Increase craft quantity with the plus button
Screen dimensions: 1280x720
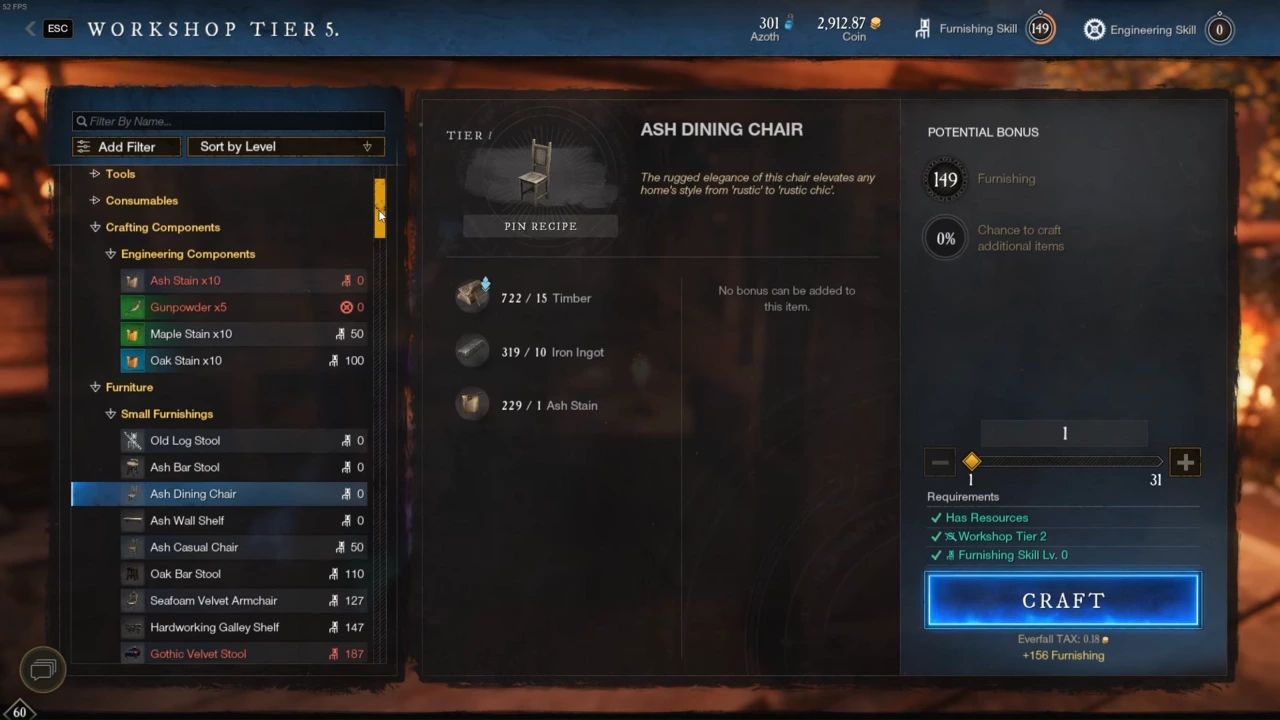(1185, 461)
